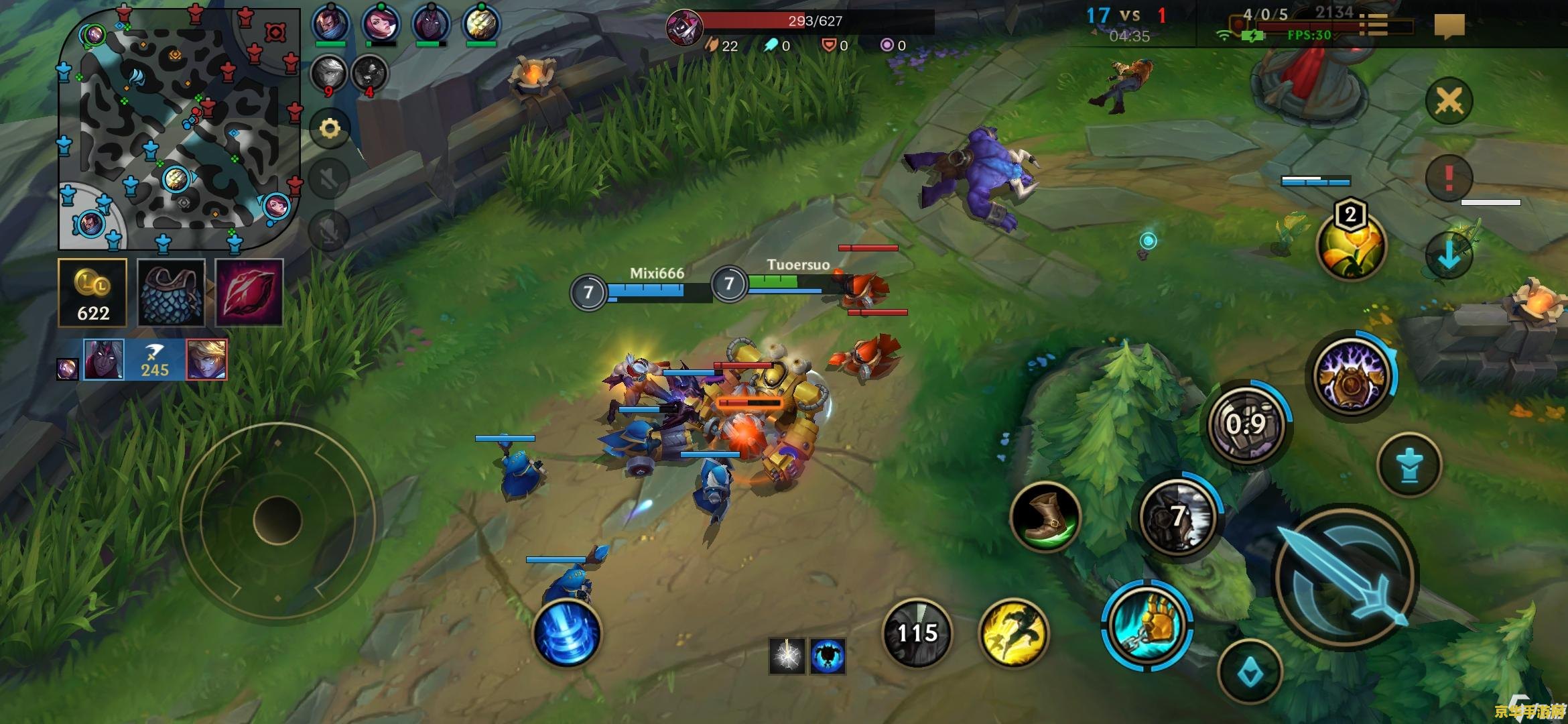Buy the recommended red crystal item
This screenshot has width=1568, height=724.
point(249,293)
